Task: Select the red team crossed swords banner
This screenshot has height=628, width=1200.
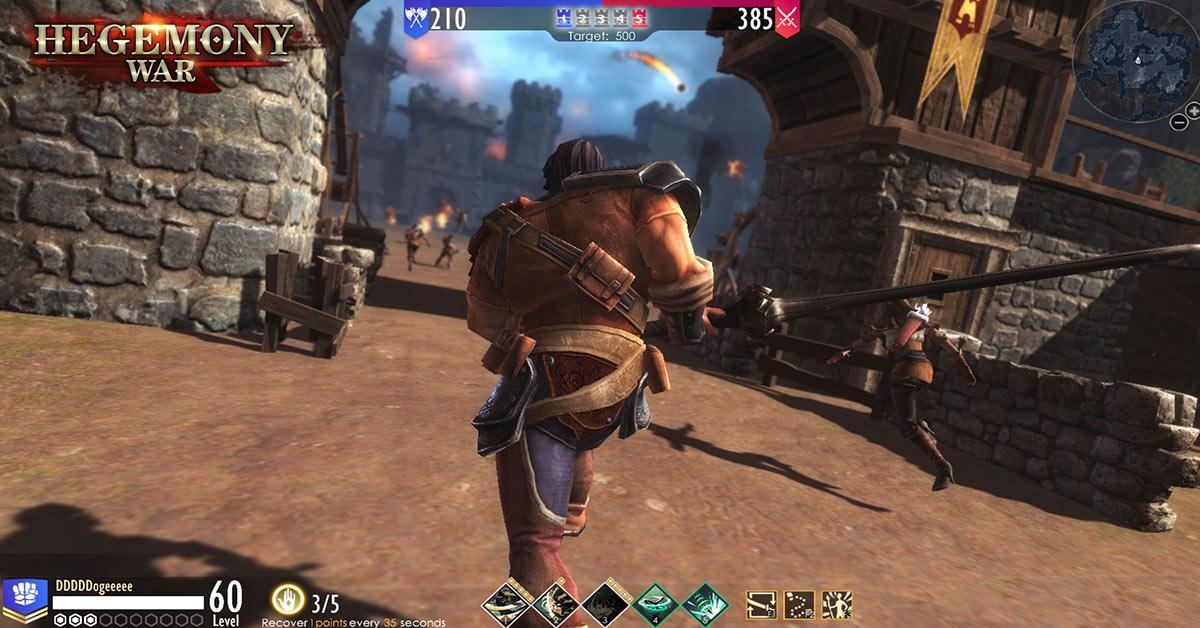Action: click(x=788, y=17)
